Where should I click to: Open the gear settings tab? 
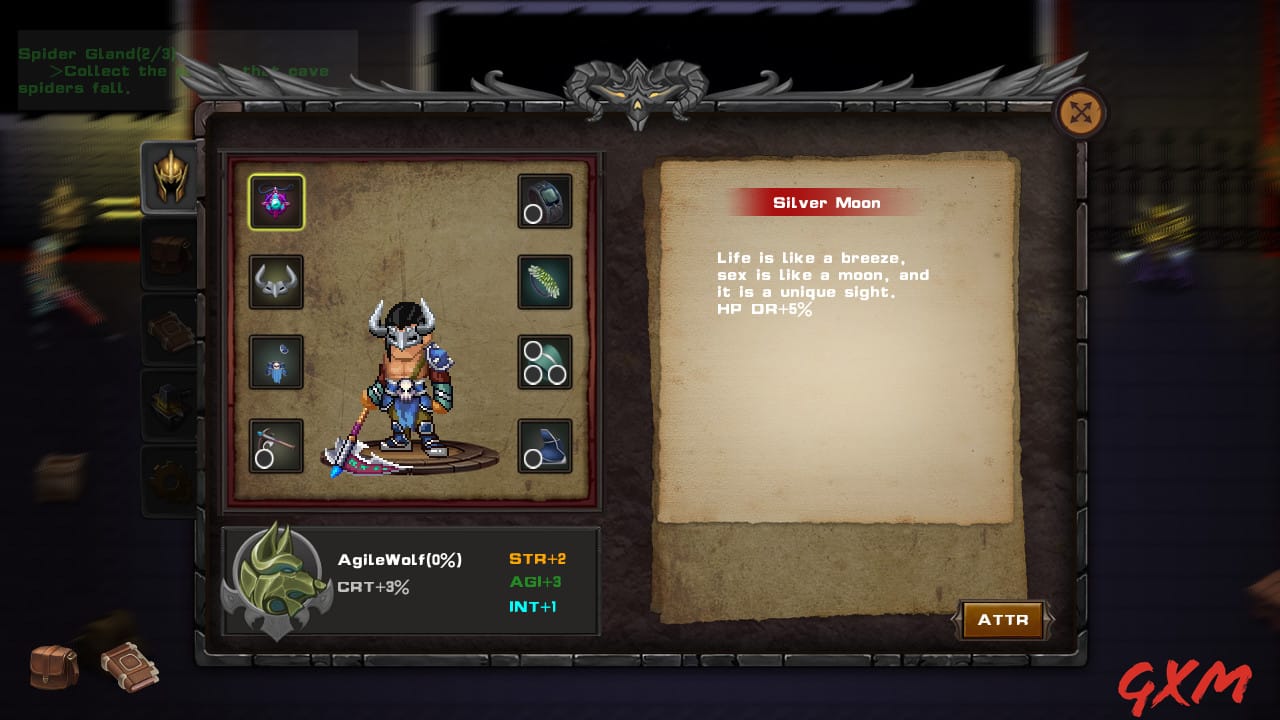(170, 481)
